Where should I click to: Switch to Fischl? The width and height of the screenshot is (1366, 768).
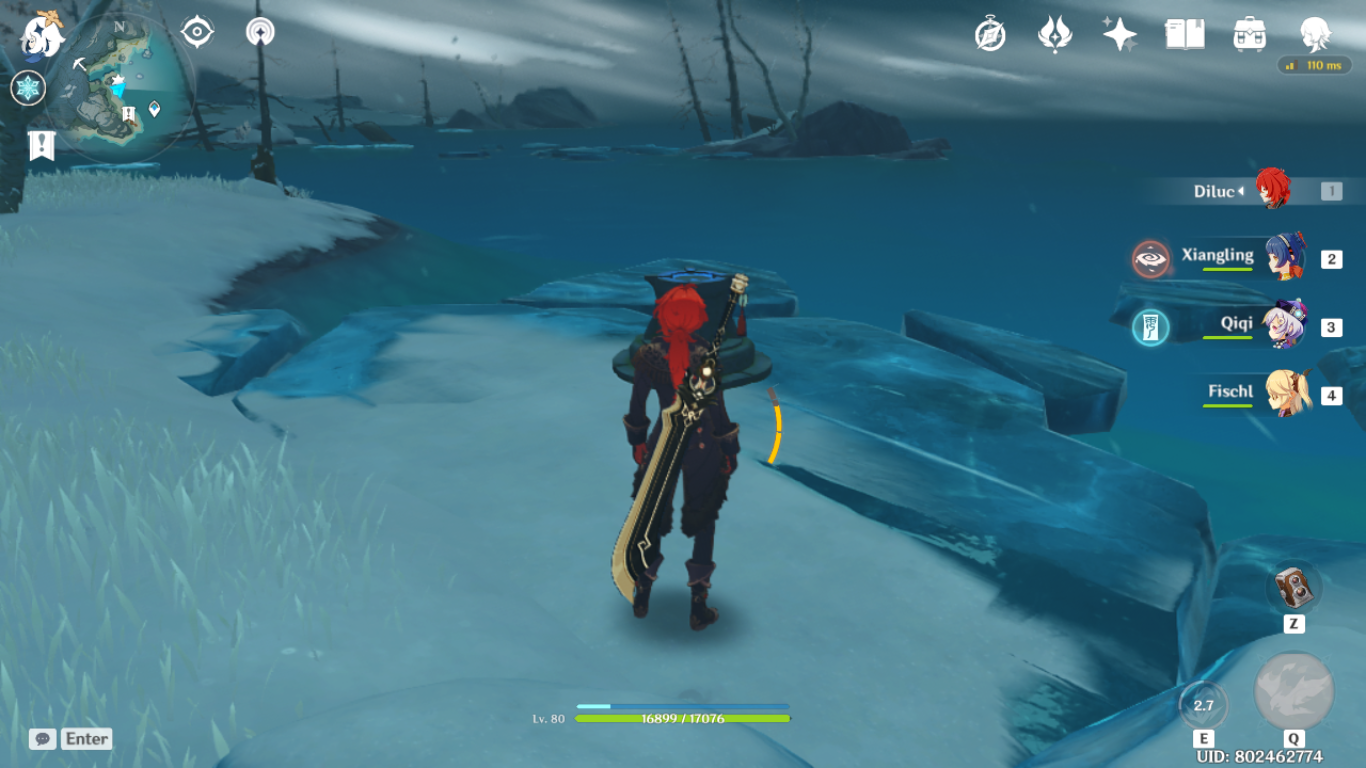pyautogui.click(x=1288, y=394)
